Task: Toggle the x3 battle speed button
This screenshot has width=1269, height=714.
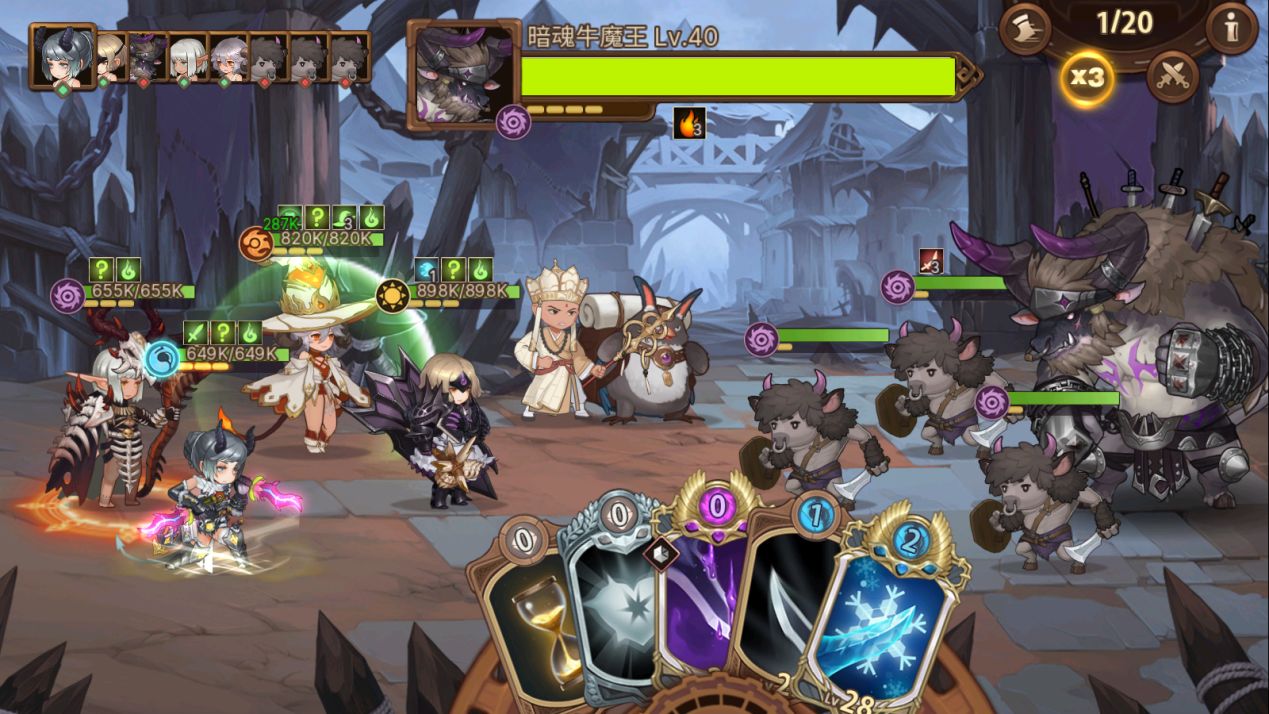Action: [x=1087, y=77]
